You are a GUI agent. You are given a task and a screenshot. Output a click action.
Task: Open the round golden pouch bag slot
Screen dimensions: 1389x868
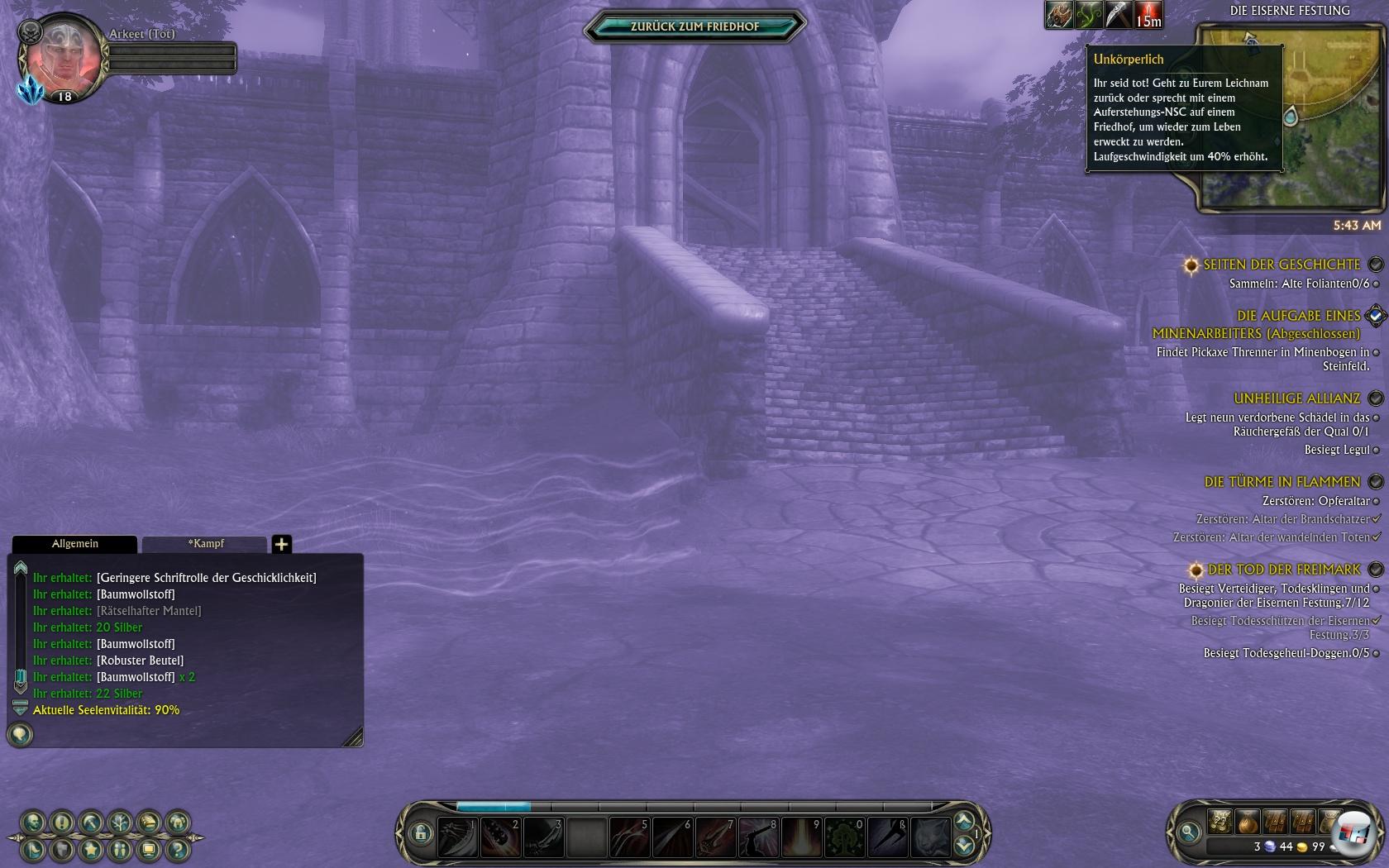click(x=1248, y=822)
